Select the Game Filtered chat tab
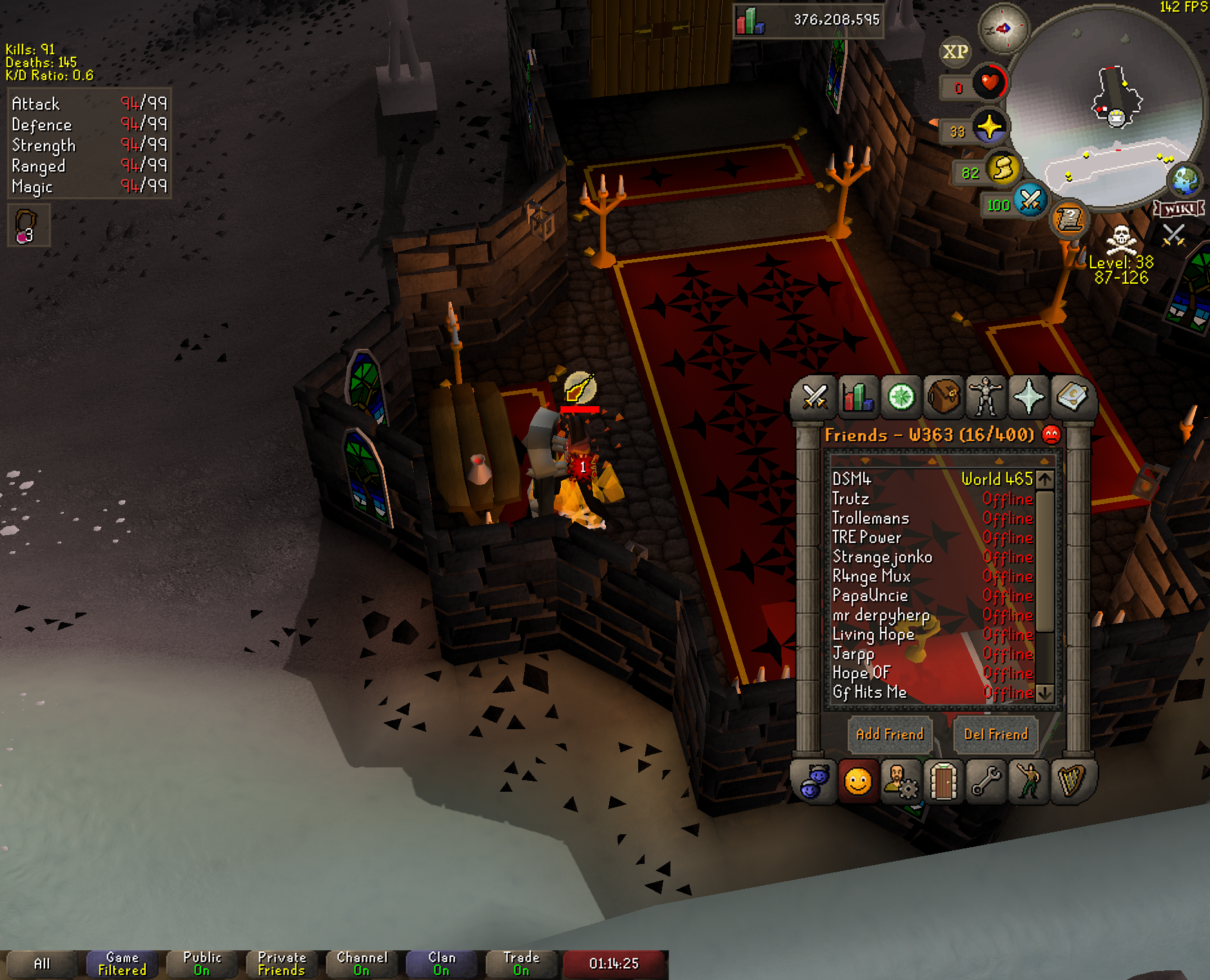Image resolution: width=1210 pixels, height=980 pixels. tap(122, 964)
